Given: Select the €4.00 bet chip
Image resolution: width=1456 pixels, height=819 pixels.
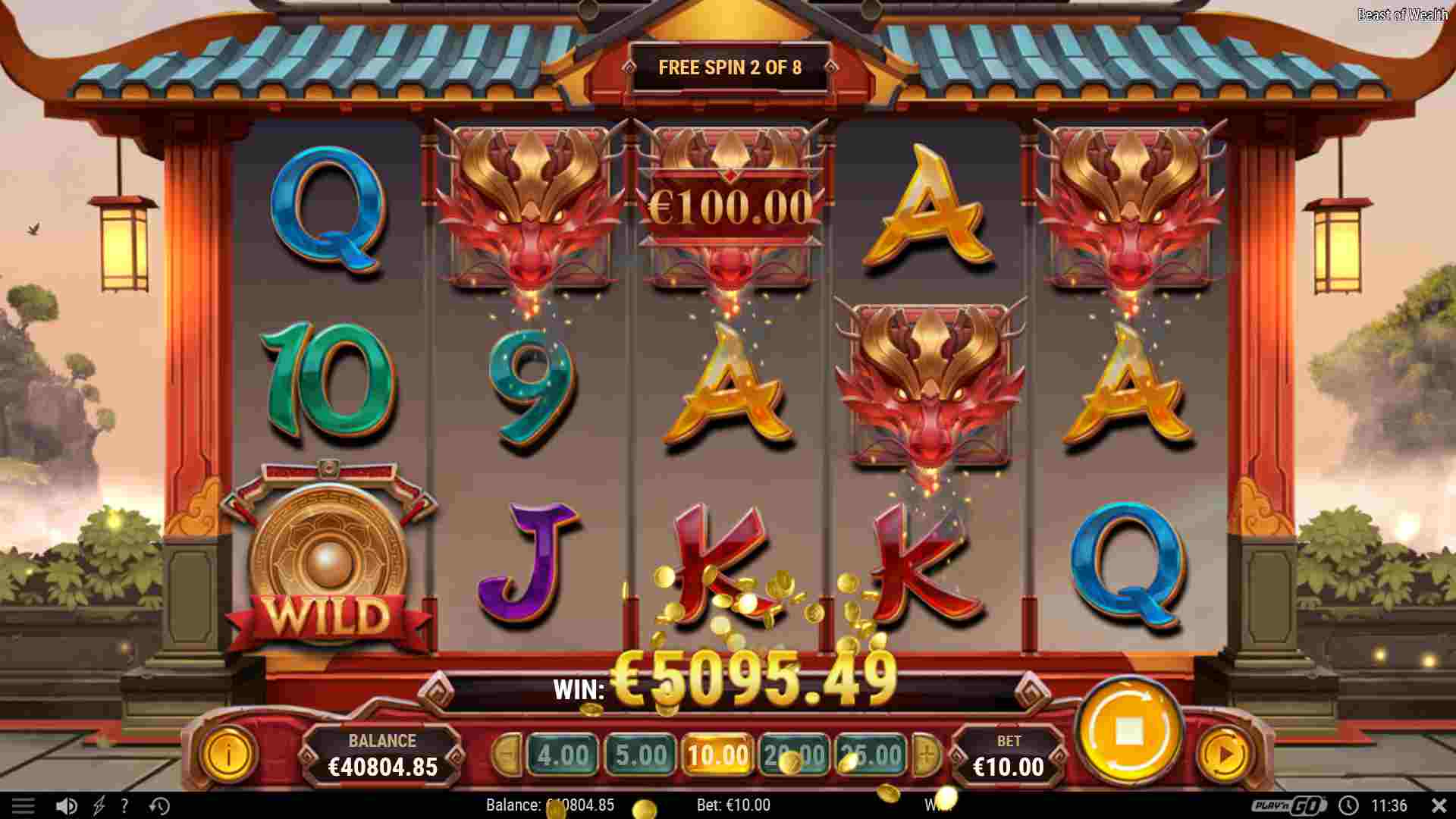Looking at the screenshot, I should [563, 755].
